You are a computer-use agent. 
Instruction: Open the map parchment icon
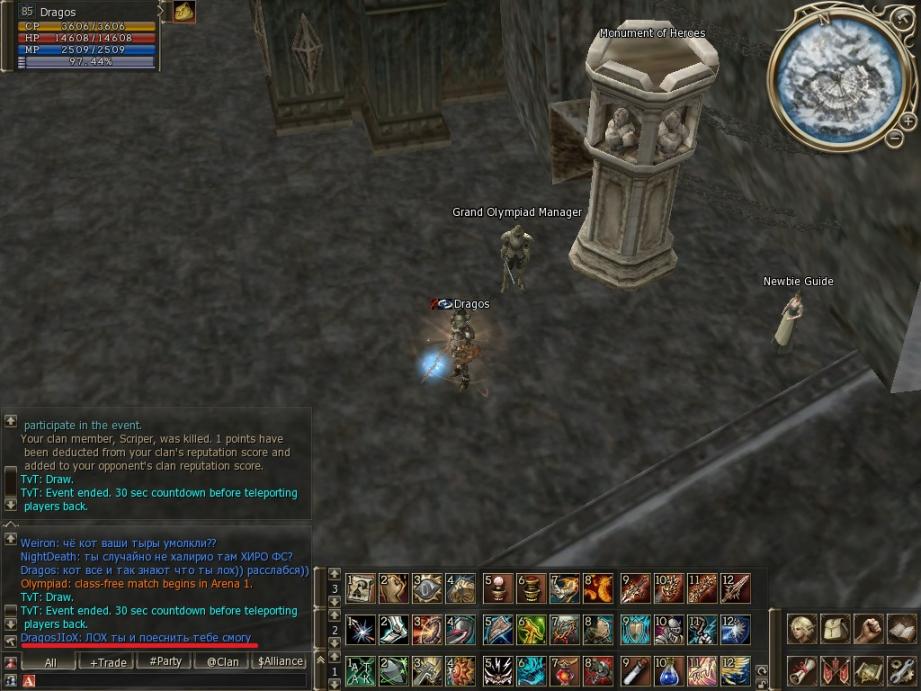[x=868, y=669]
